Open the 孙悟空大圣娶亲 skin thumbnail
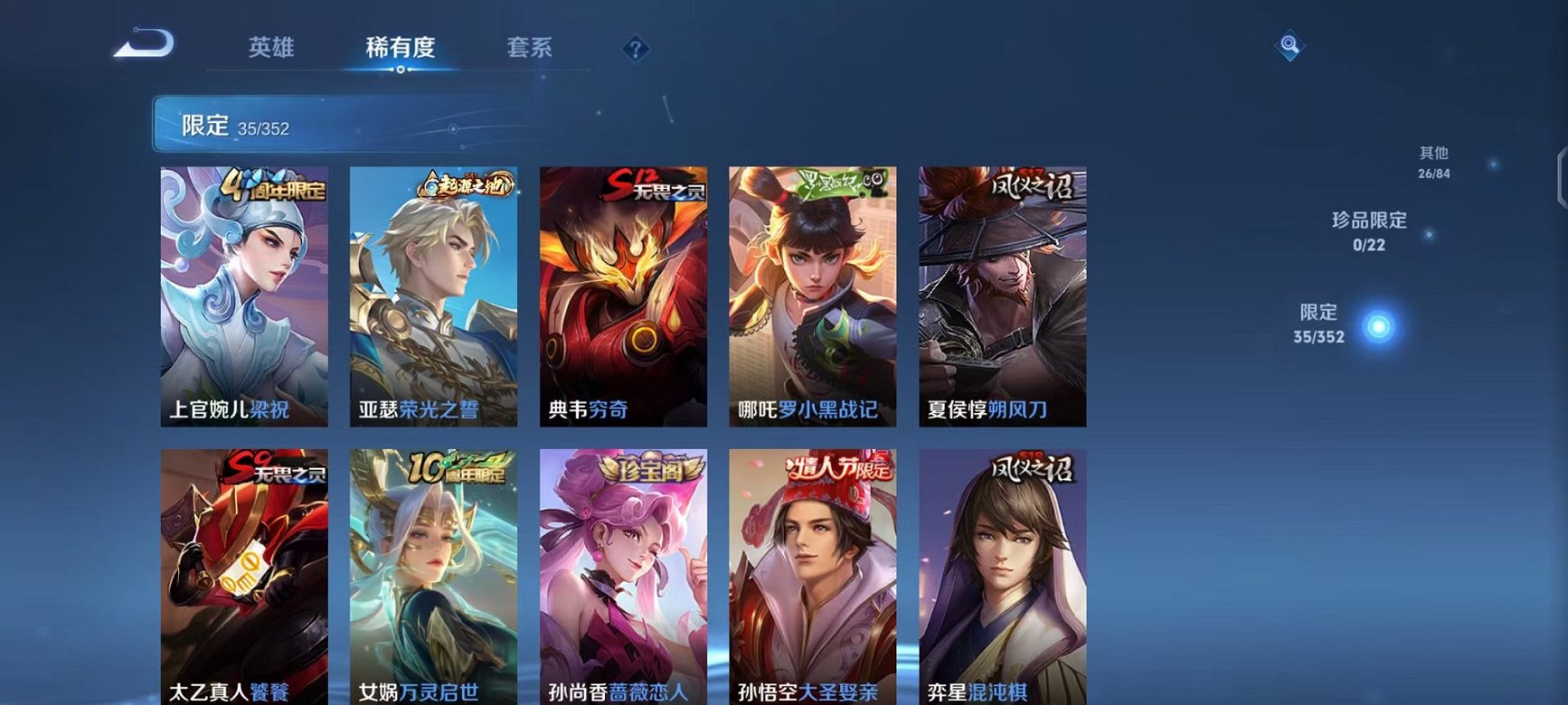Image resolution: width=1568 pixels, height=705 pixels. [x=811, y=578]
